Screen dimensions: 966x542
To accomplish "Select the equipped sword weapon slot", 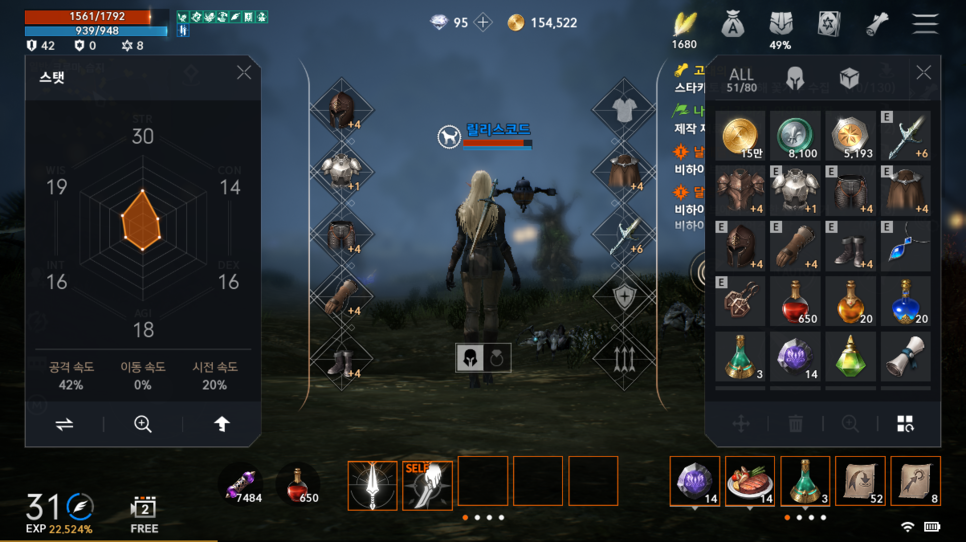I will [x=624, y=234].
